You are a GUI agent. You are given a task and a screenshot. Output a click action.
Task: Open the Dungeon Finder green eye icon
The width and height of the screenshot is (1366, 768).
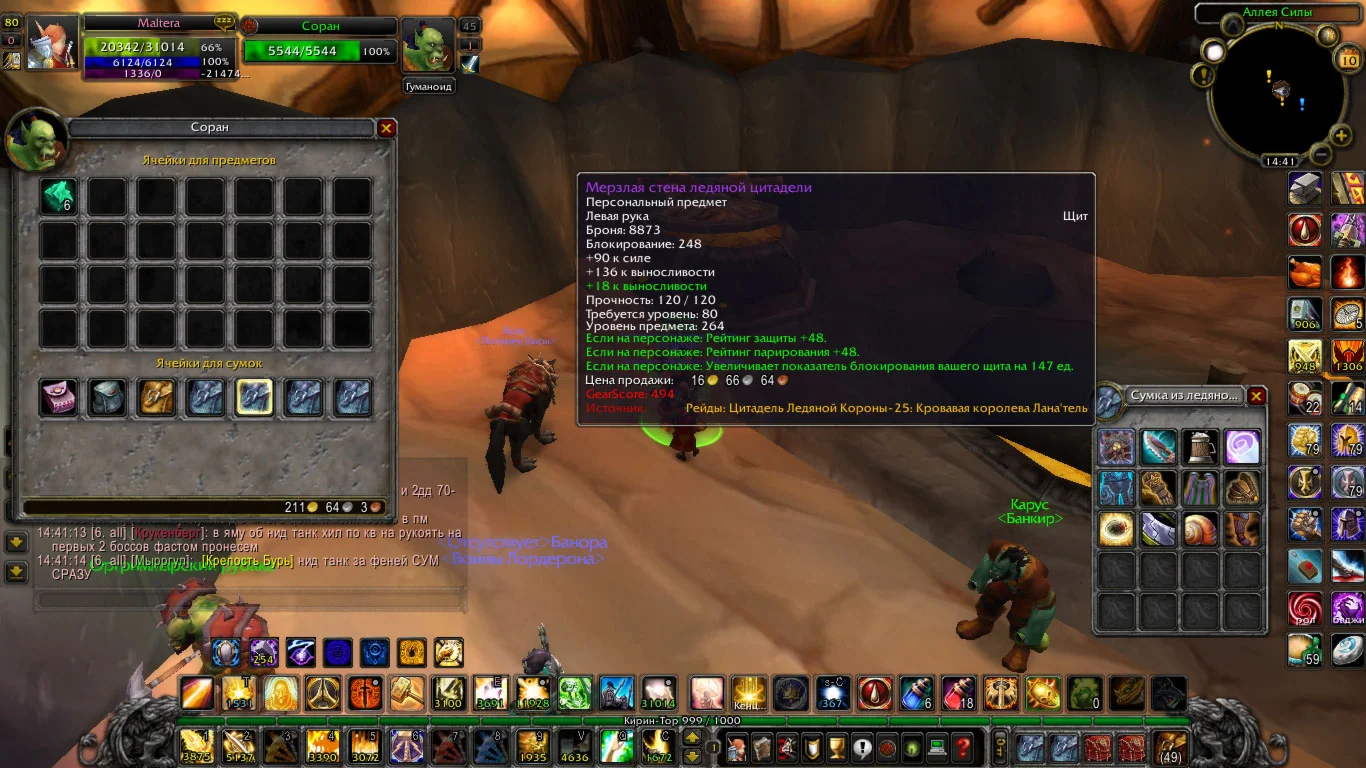(912, 746)
